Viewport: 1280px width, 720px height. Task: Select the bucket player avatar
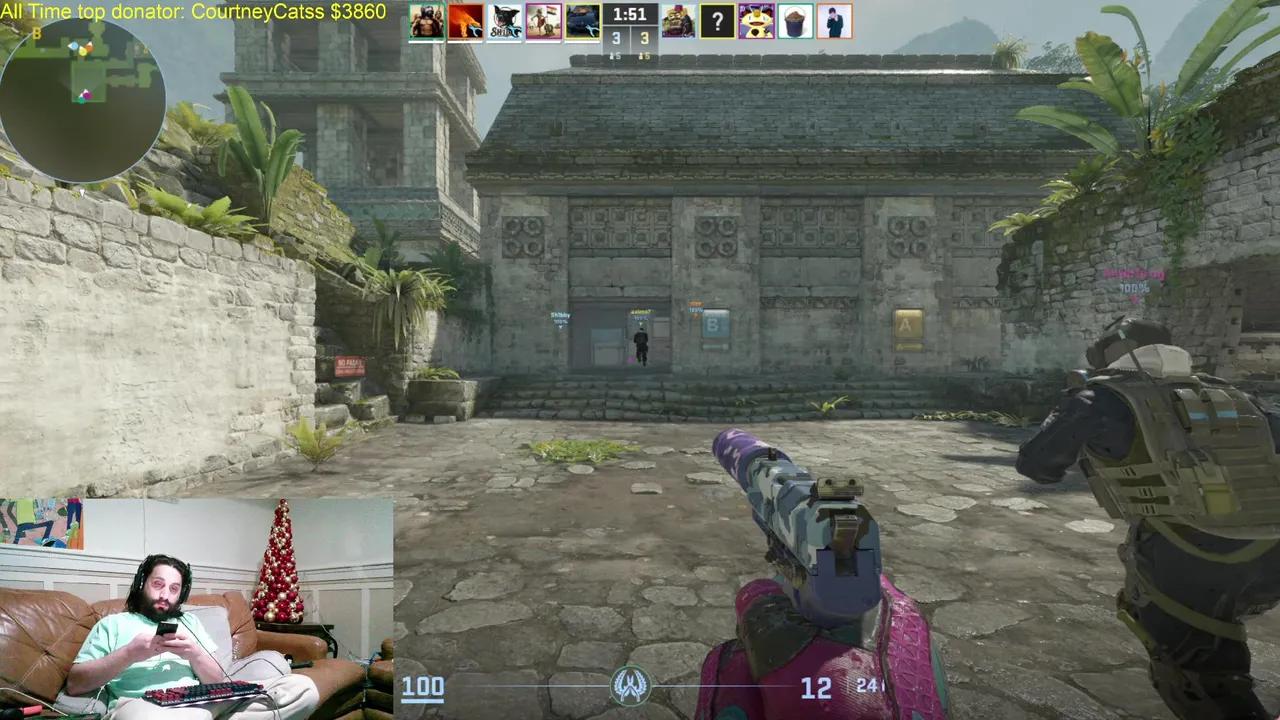click(795, 20)
